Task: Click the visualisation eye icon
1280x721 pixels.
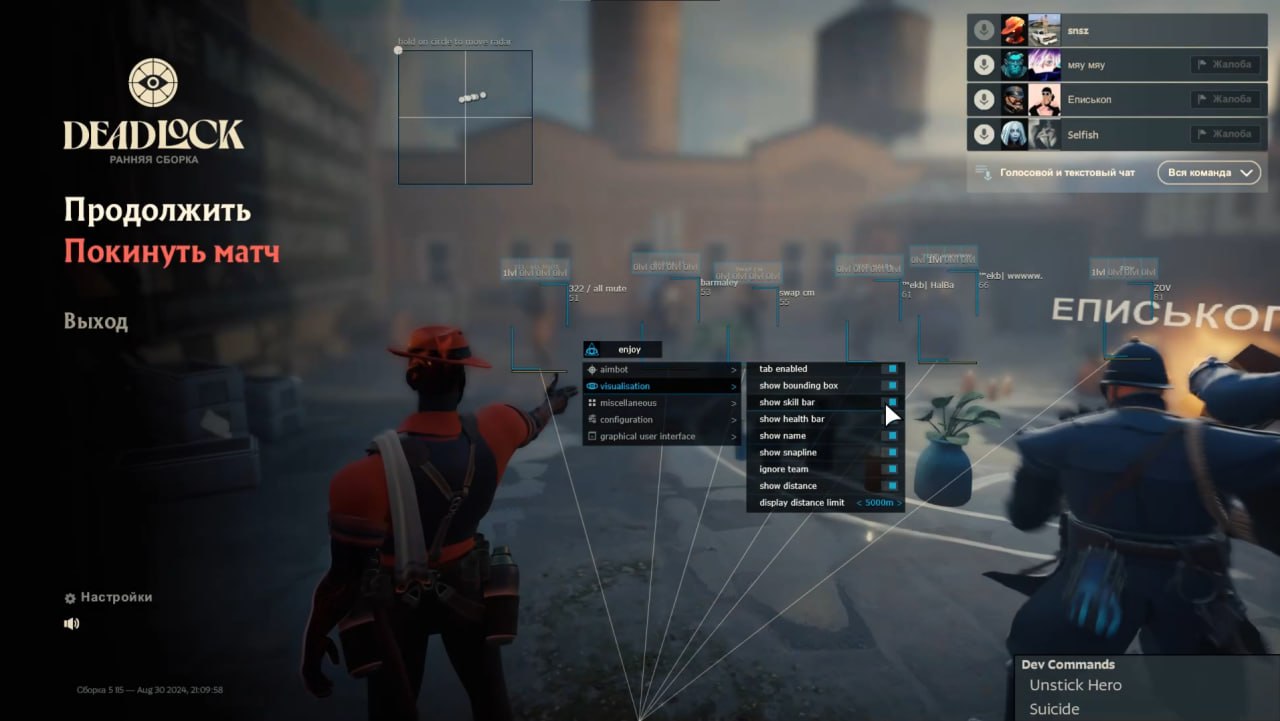Action: click(x=591, y=386)
